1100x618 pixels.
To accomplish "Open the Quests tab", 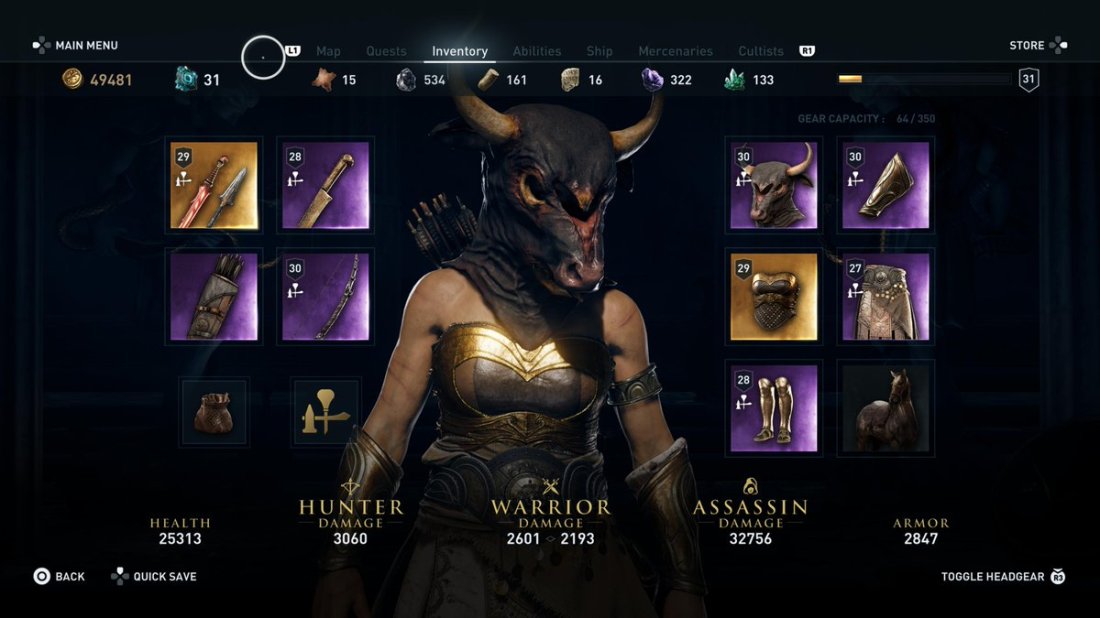I will click(386, 51).
